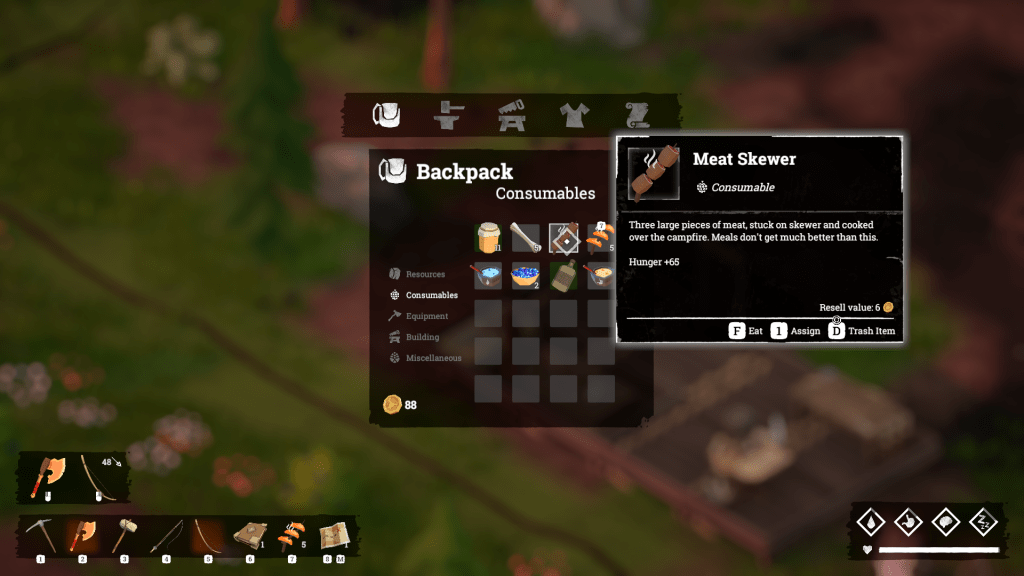Open the sawhorse workbench tab
The image size is (1024, 576).
[x=512, y=116]
